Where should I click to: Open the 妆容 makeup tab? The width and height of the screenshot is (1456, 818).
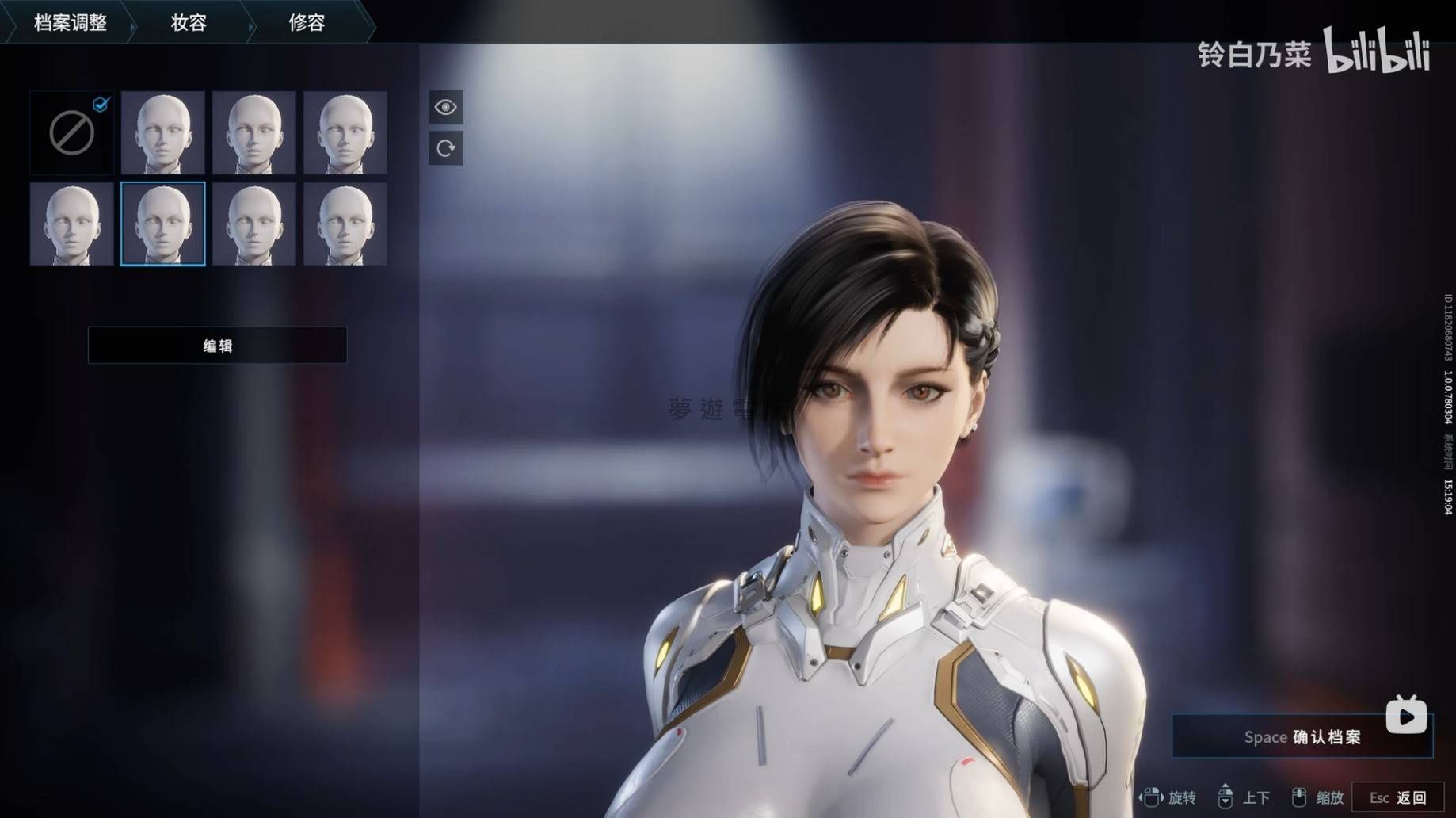[189, 22]
